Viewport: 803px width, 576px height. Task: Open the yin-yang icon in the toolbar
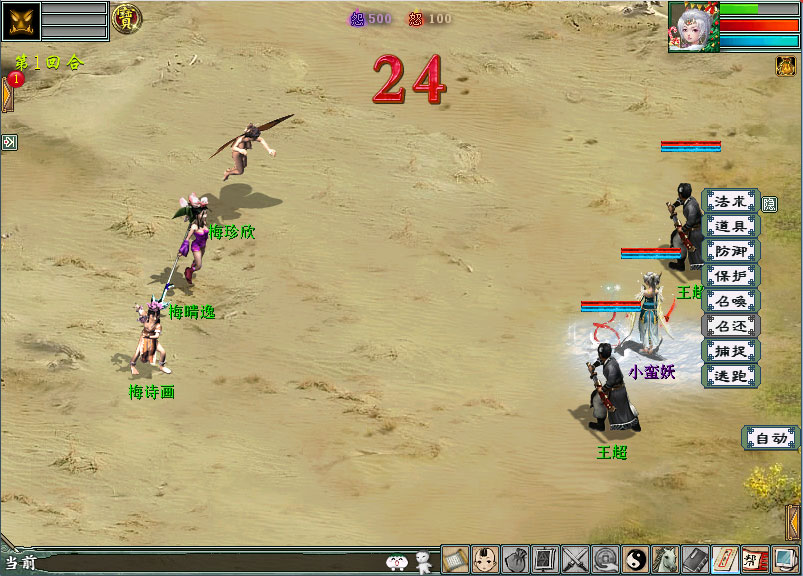click(x=635, y=560)
